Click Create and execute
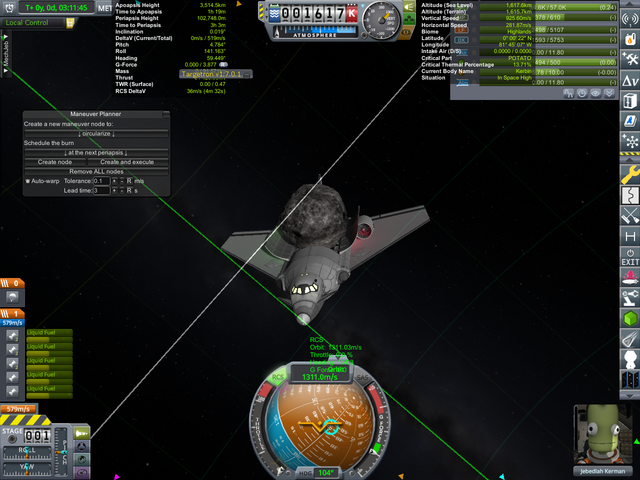 [x=127, y=161]
